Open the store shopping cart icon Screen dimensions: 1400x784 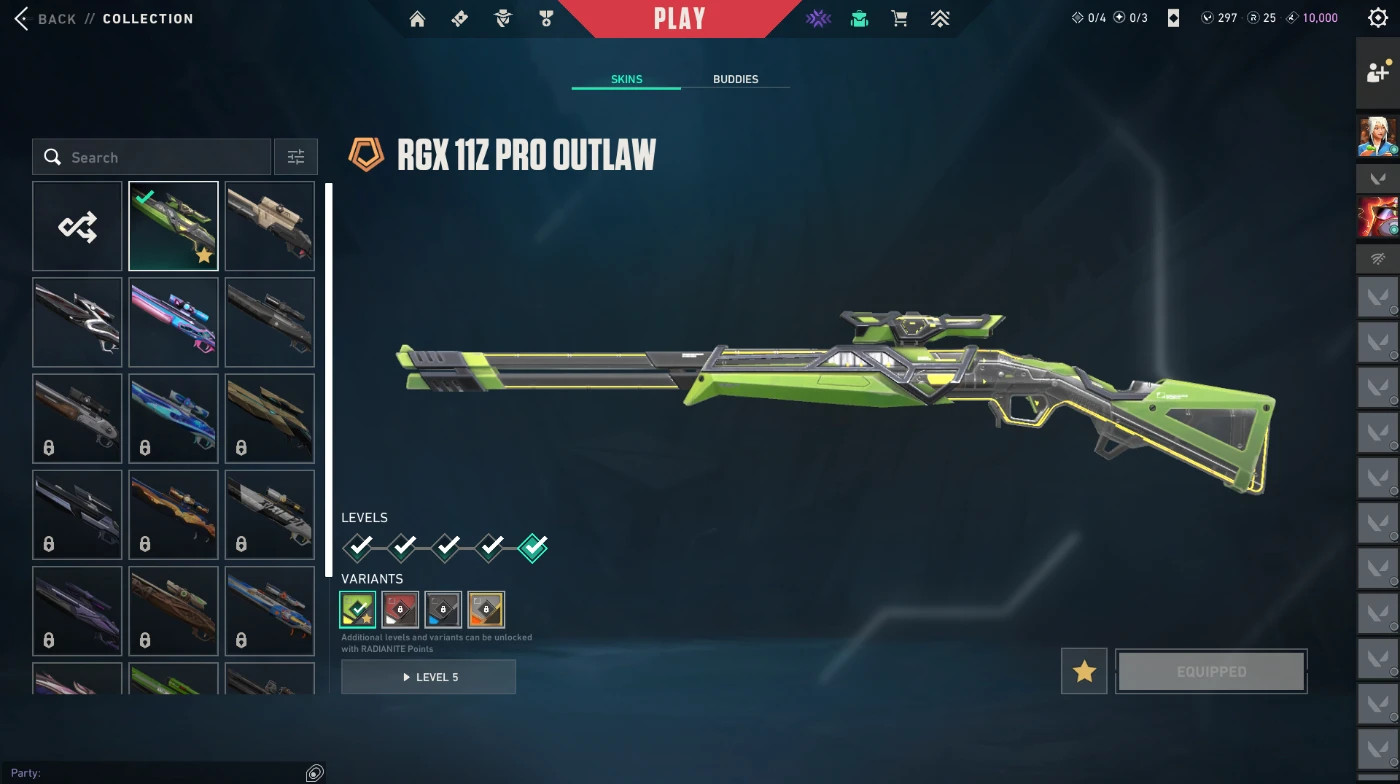(899, 19)
